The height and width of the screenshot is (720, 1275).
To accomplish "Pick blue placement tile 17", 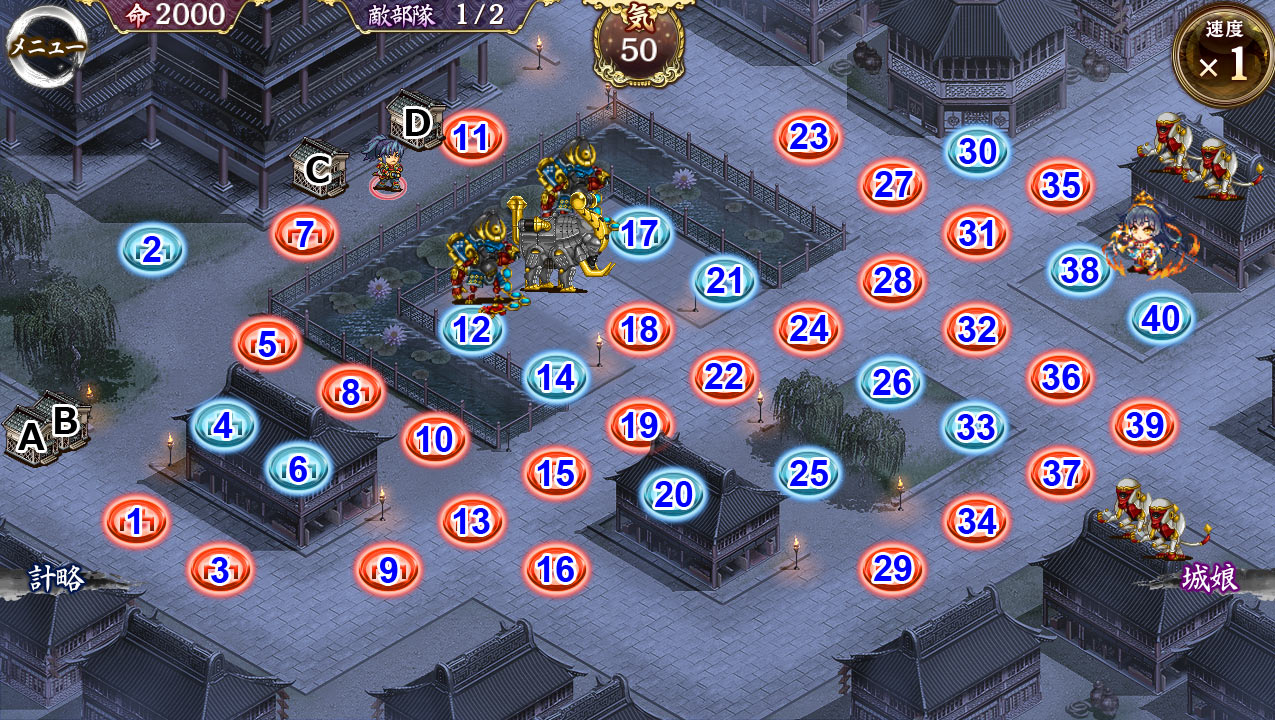I will (639, 234).
